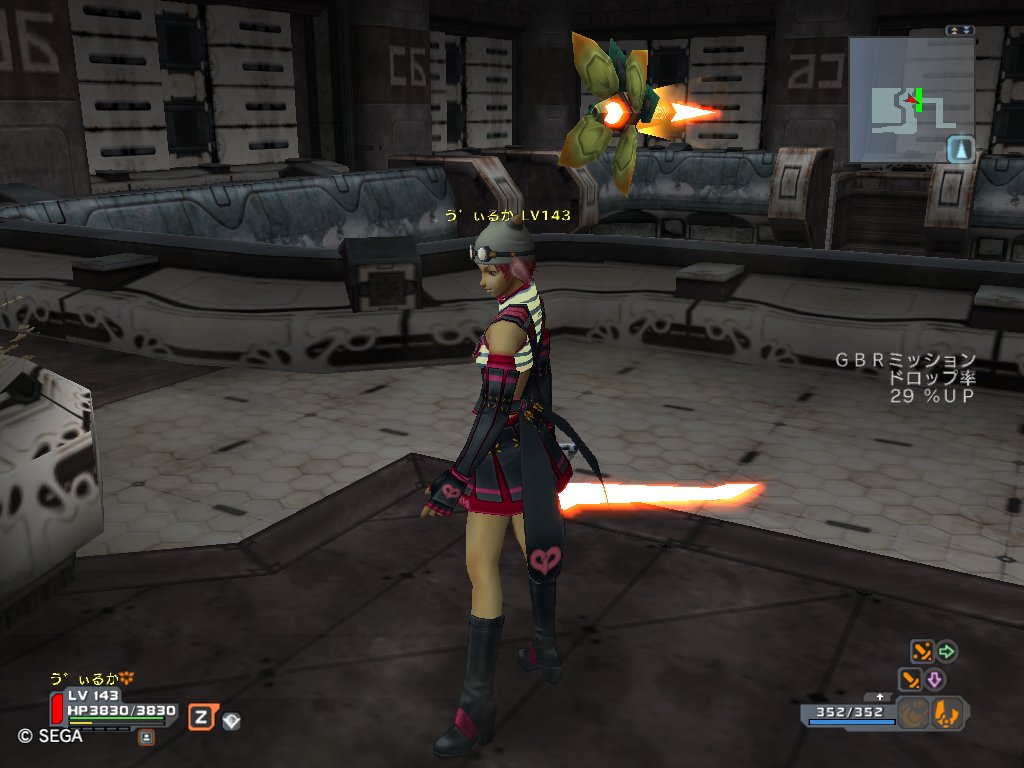Expand the weapon palette with the up arrow
Screen dimensions: 1024x768
[x=879, y=696]
